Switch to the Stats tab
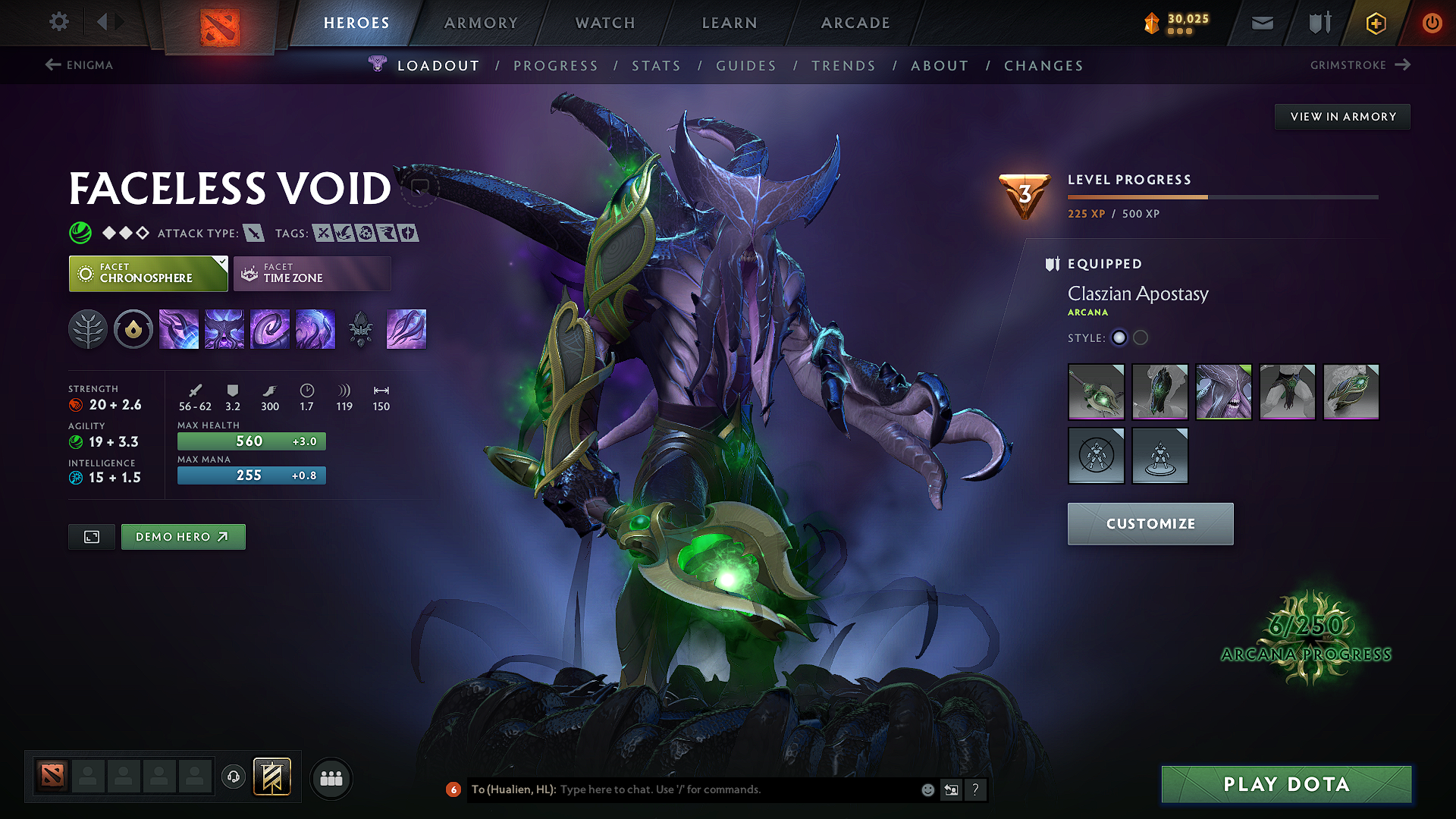The image size is (1456, 819). 656,65
